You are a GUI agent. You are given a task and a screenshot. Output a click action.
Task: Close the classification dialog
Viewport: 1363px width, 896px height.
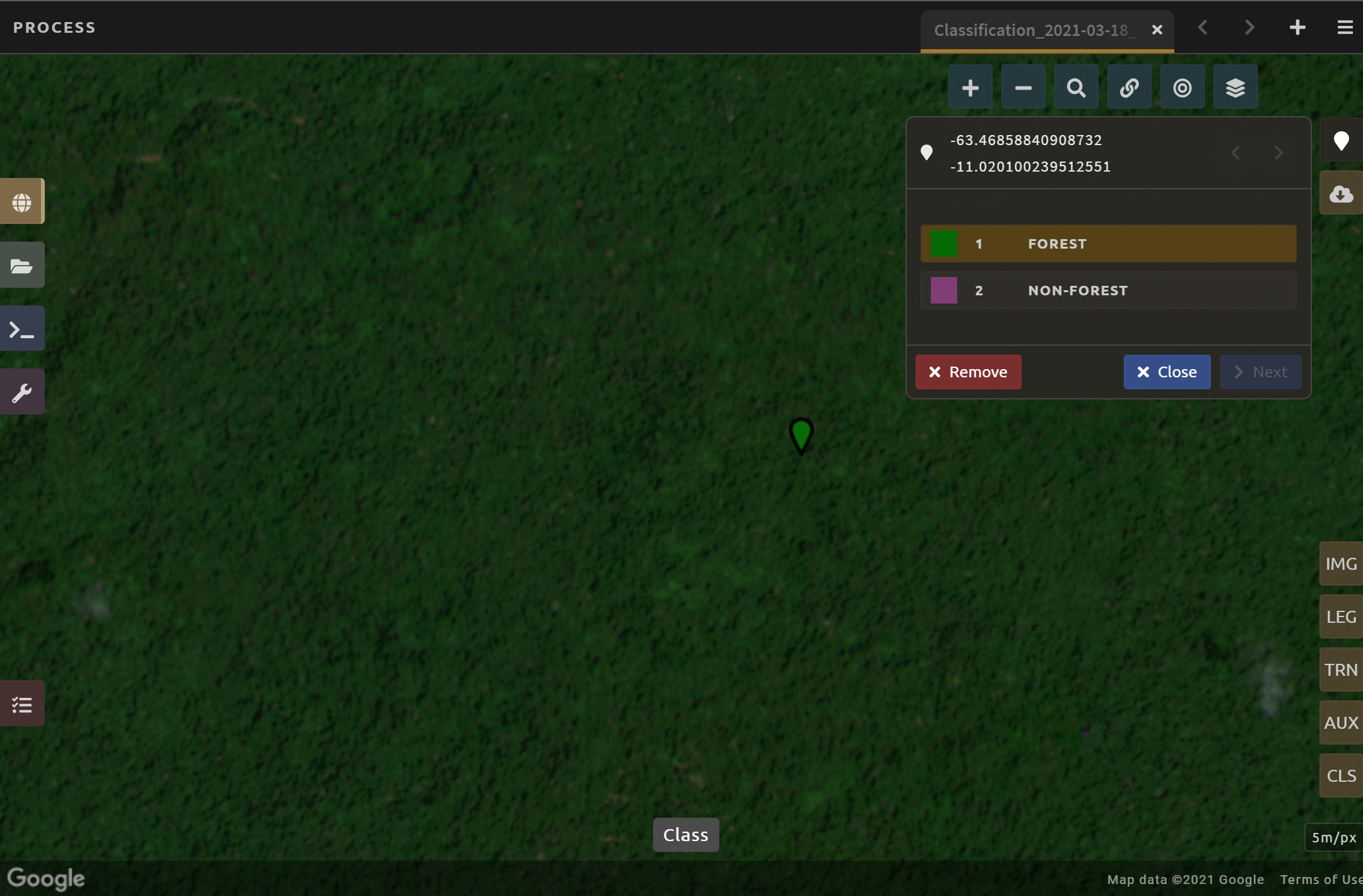coord(1166,372)
